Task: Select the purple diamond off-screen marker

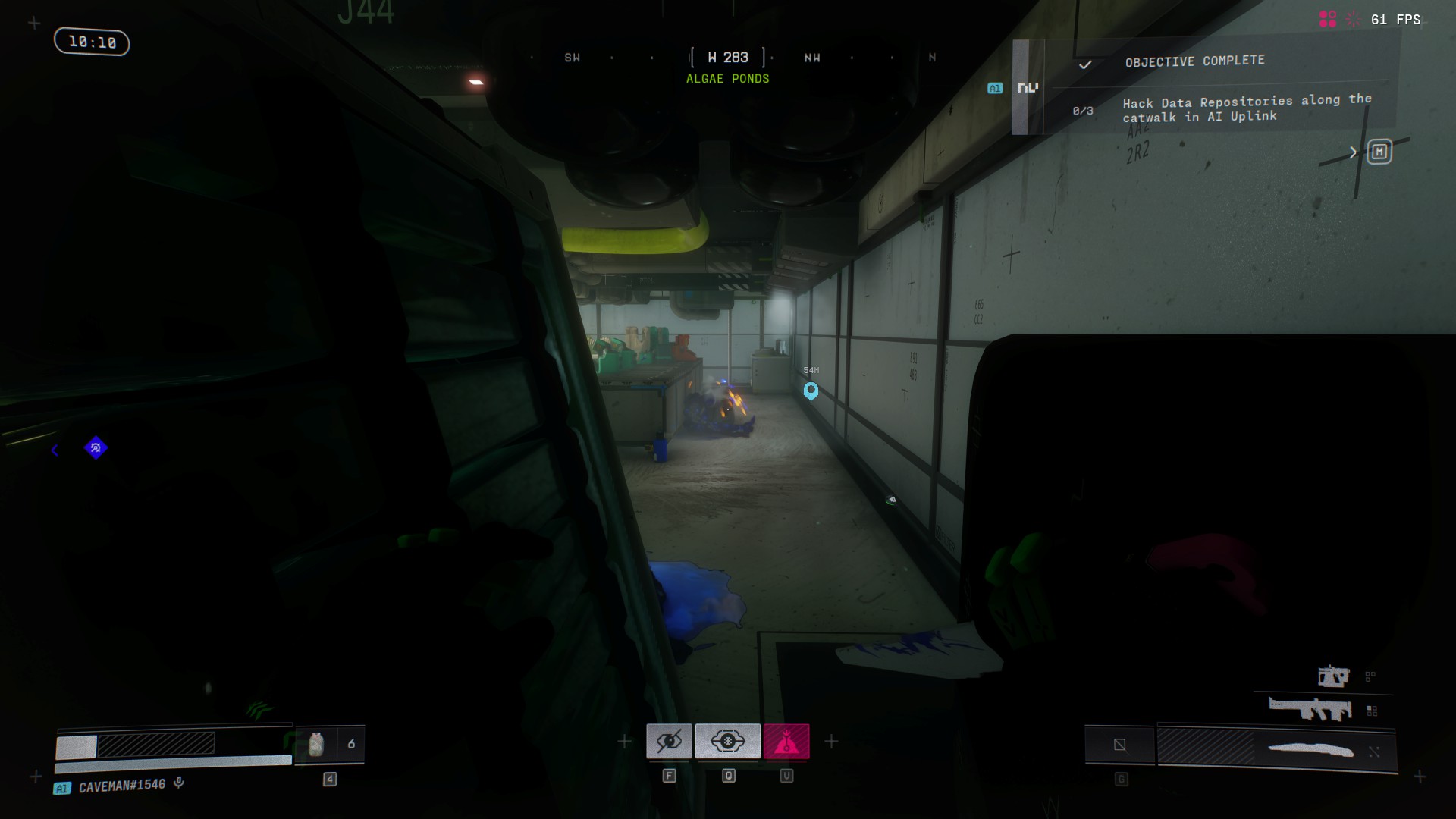Action: pyautogui.click(x=96, y=448)
